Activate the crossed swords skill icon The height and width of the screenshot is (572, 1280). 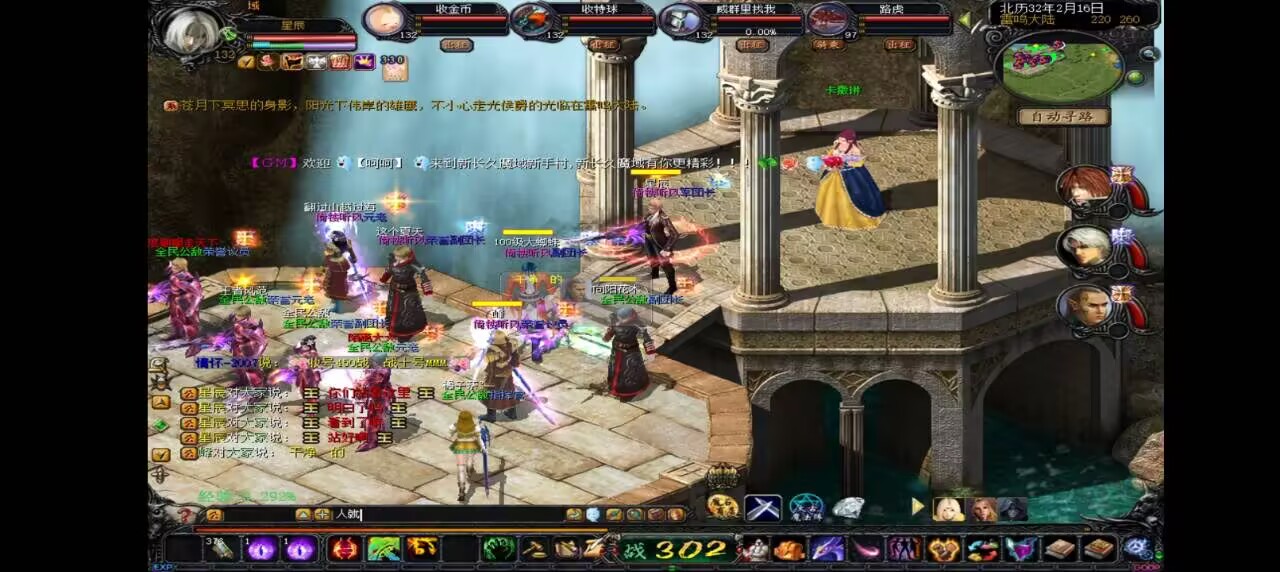click(x=763, y=507)
